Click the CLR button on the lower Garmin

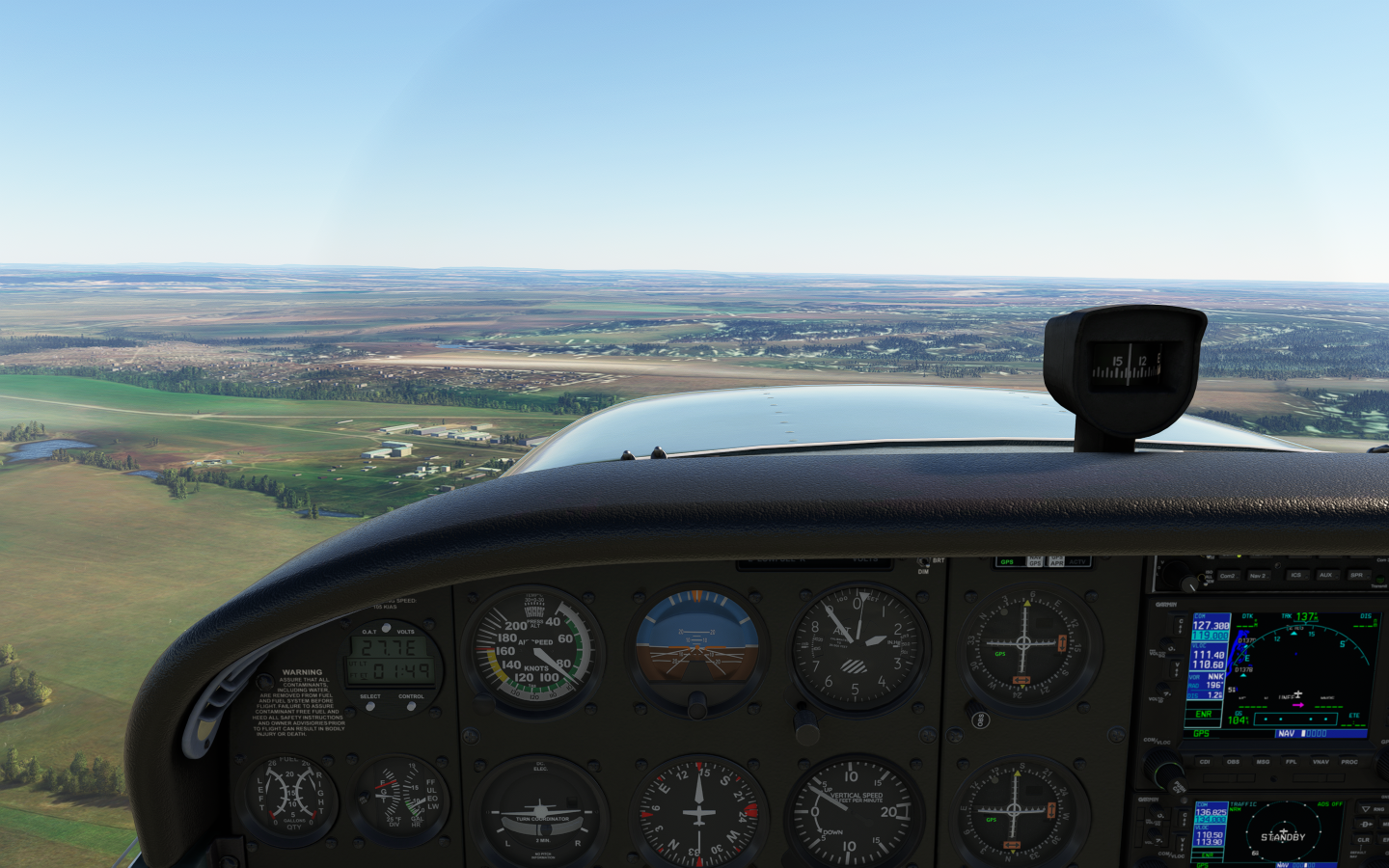[1364, 840]
